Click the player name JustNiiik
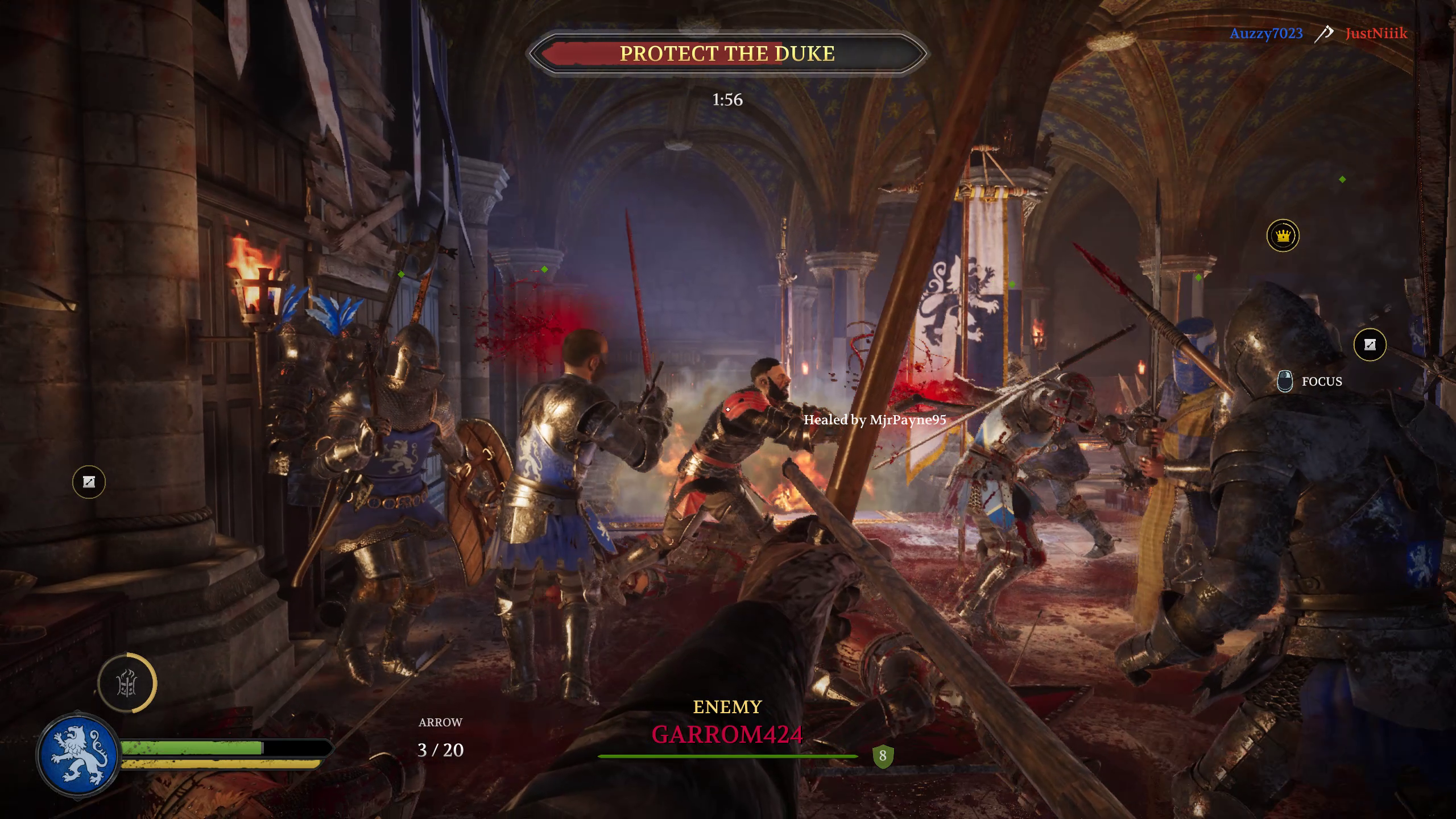Image resolution: width=1456 pixels, height=819 pixels. 1376,32
